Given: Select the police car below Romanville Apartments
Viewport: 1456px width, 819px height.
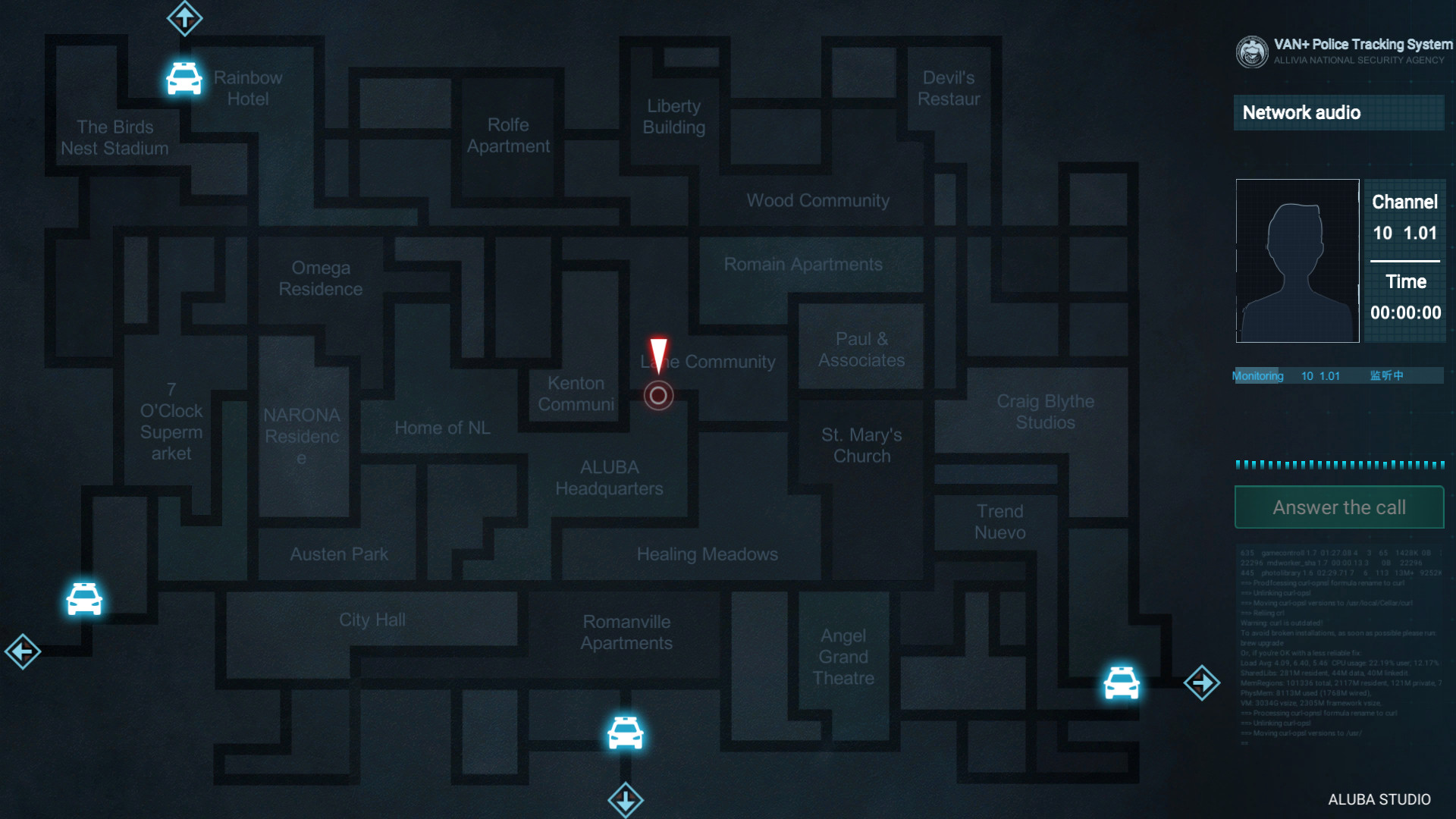Looking at the screenshot, I should coord(625,733).
